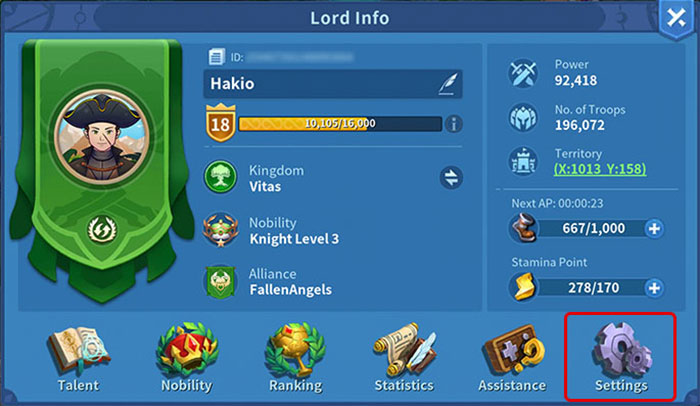Viewport: 700px width, 406px height.
Task: Switch kingdom using the swap arrows
Action: click(x=451, y=178)
